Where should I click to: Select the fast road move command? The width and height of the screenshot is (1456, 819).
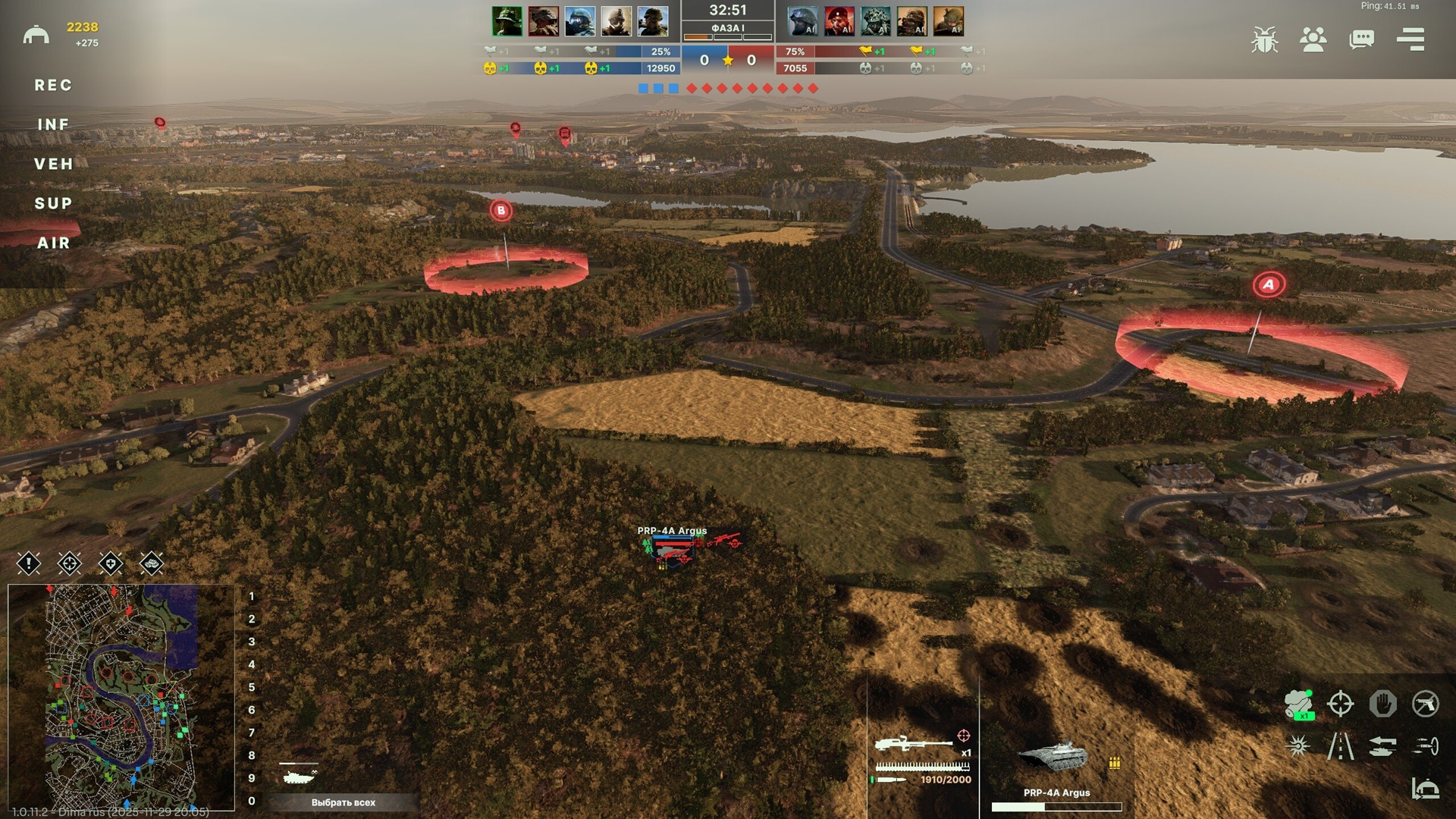[1340, 747]
